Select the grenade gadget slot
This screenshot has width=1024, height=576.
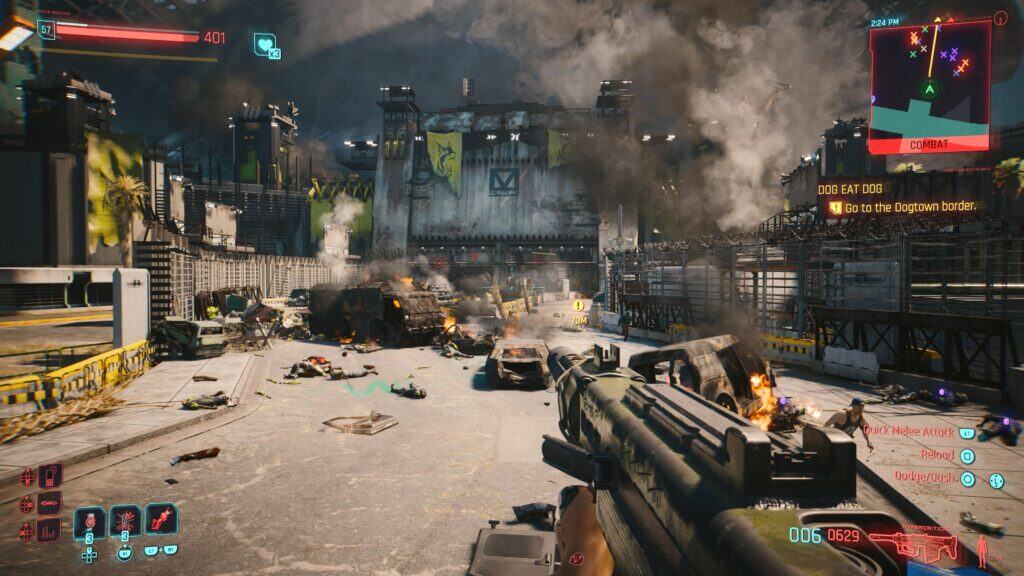(125, 522)
